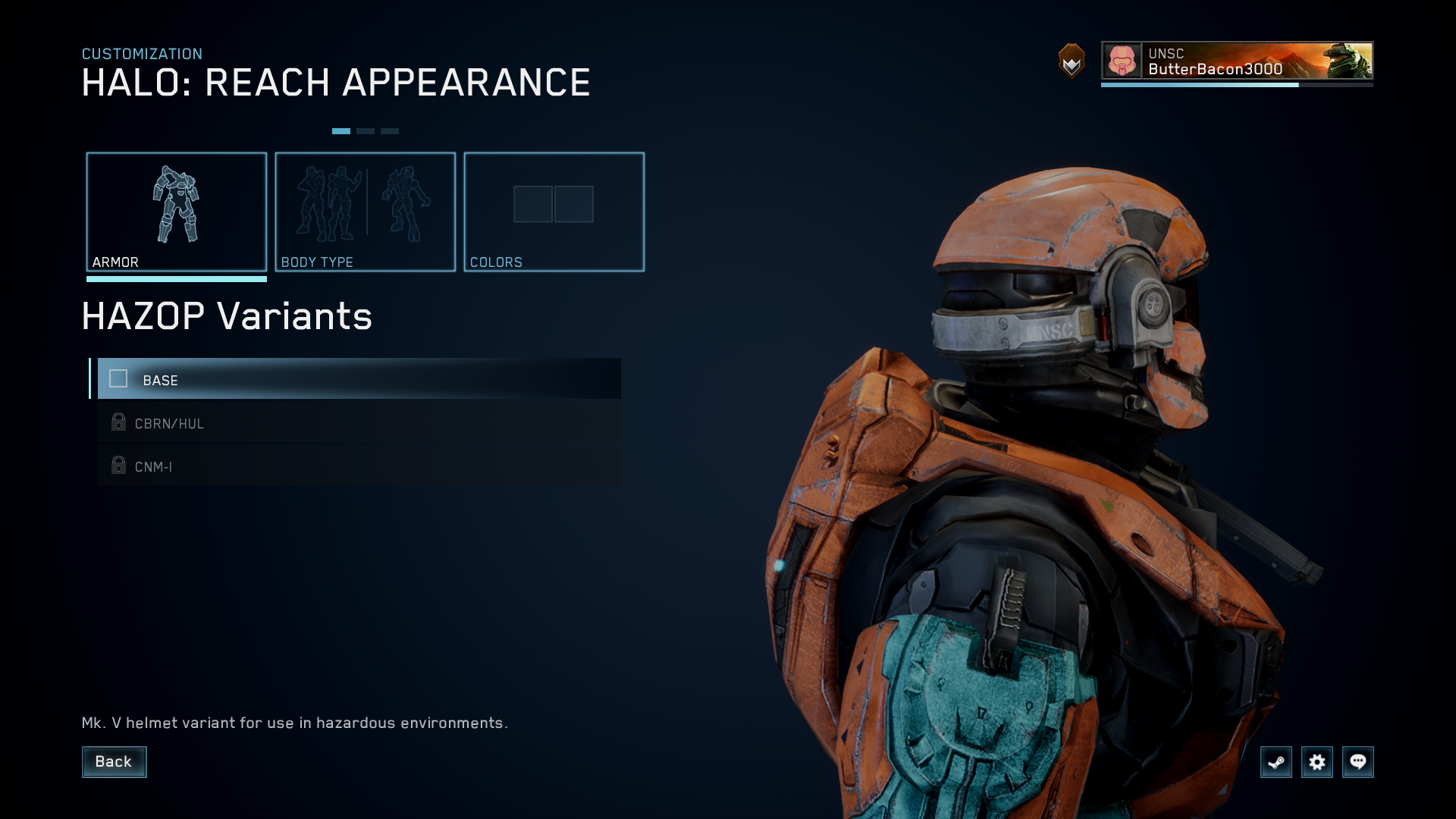1456x819 pixels.
Task: Click the pink Spartan avatar icon
Action: pos(1121,61)
